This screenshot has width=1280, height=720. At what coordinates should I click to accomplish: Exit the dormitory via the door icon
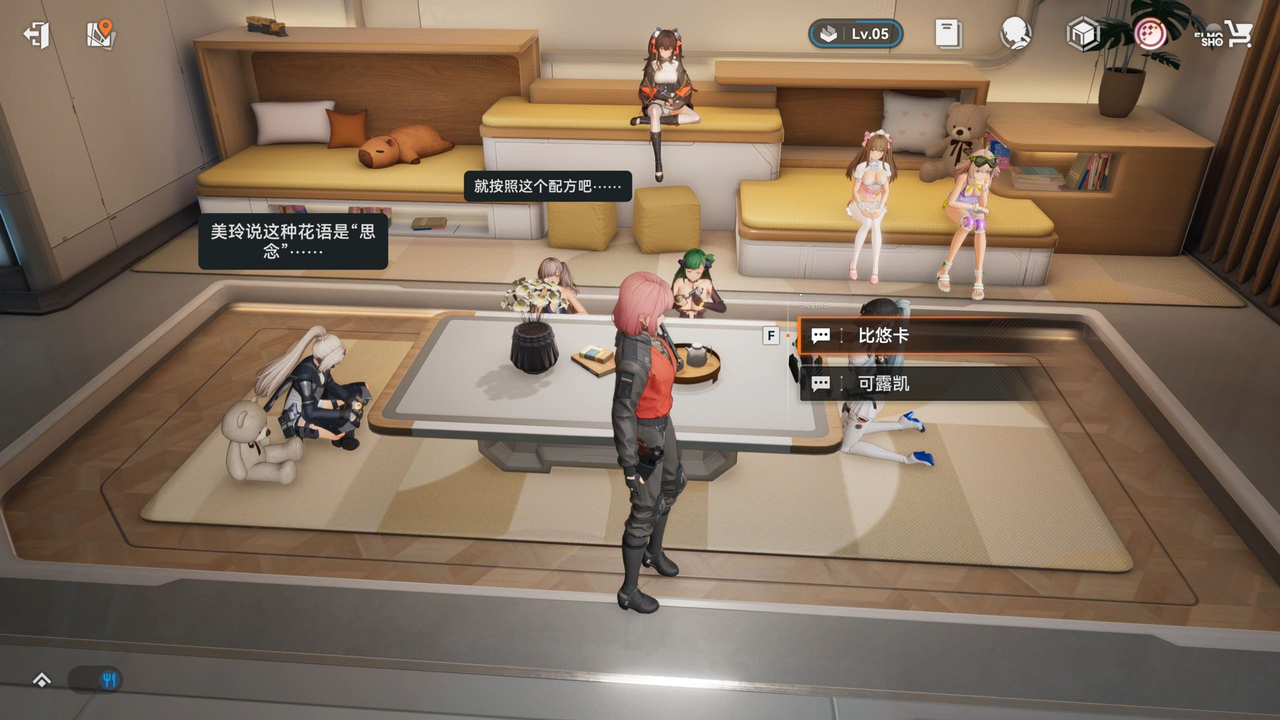click(37, 35)
